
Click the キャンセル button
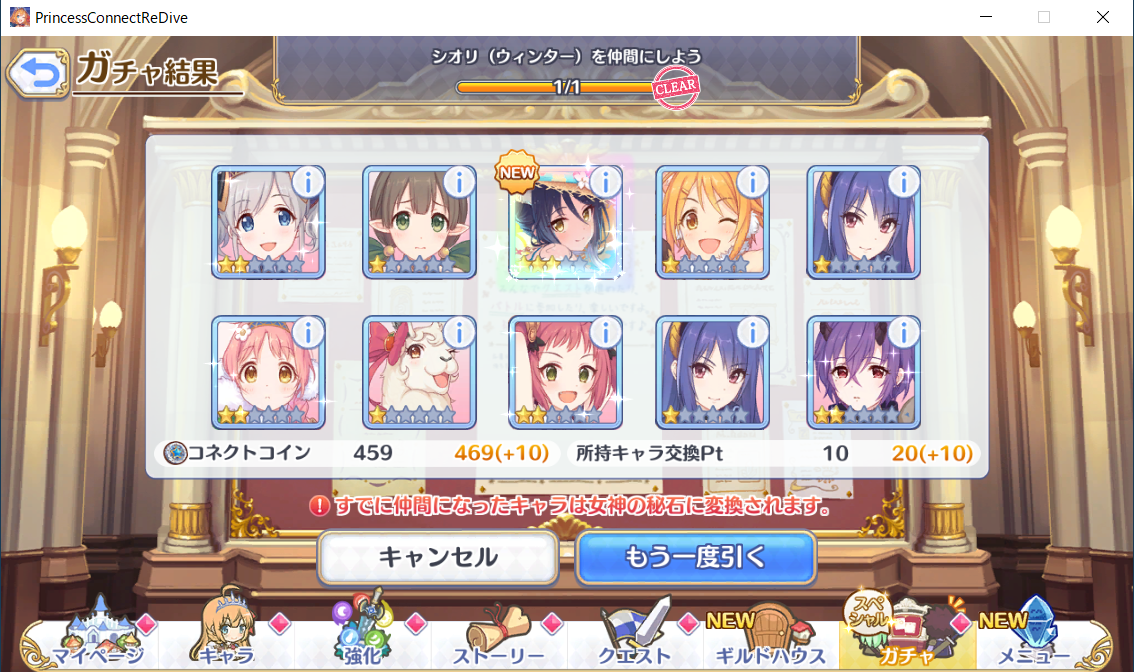(438, 557)
